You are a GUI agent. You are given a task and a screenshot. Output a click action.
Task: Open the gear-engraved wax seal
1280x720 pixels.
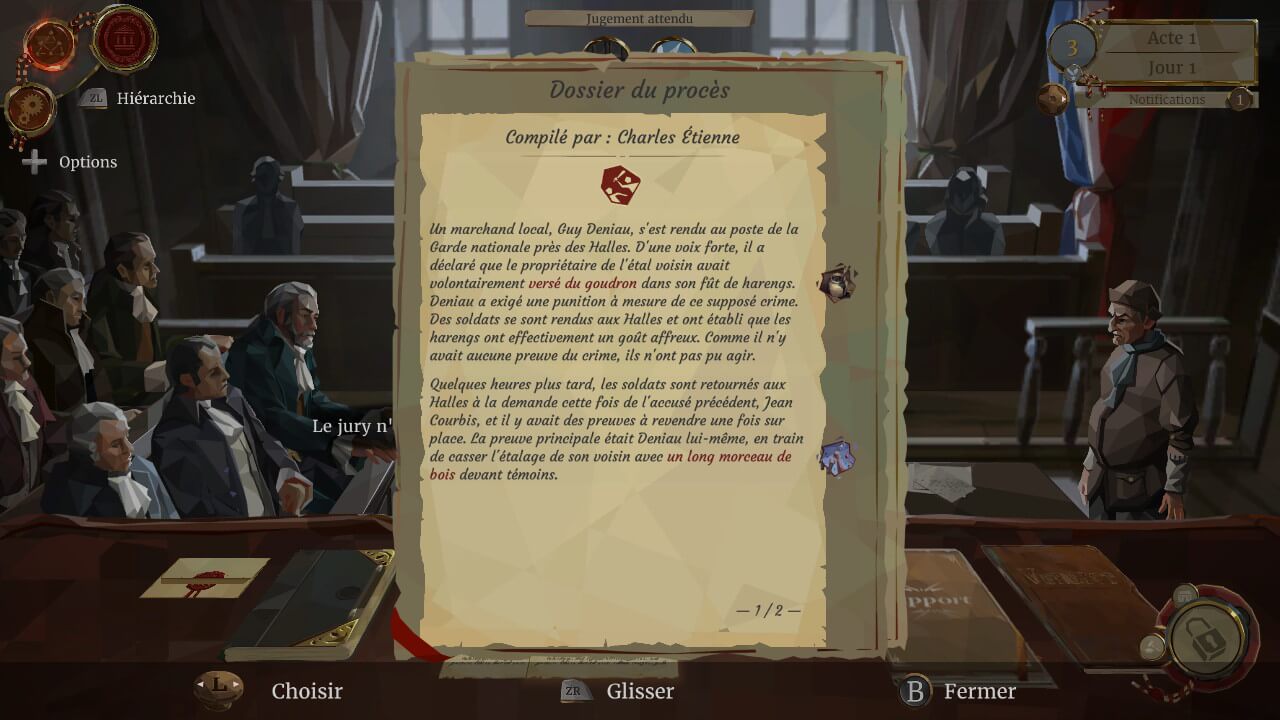tap(30, 107)
